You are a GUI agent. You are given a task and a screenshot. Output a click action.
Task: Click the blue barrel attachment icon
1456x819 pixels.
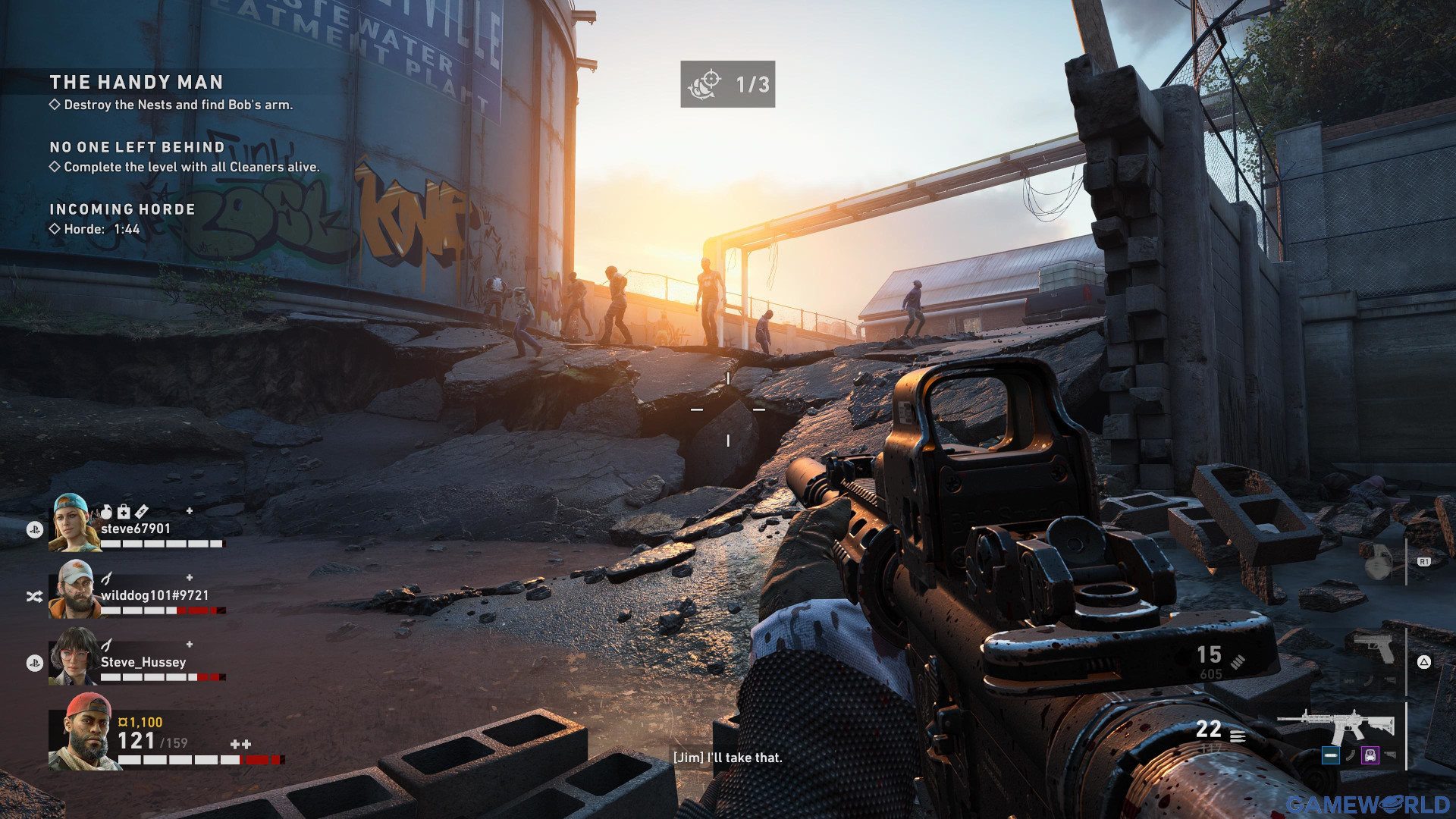(x=1330, y=755)
